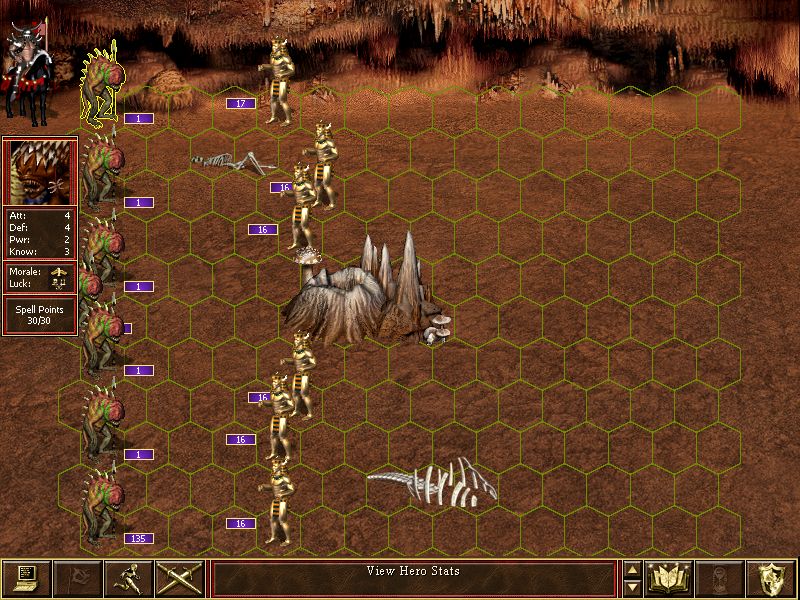The height and width of the screenshot is (600, 800).
Task: Open the spellbook to cast a spell
Action: [670, 578]
